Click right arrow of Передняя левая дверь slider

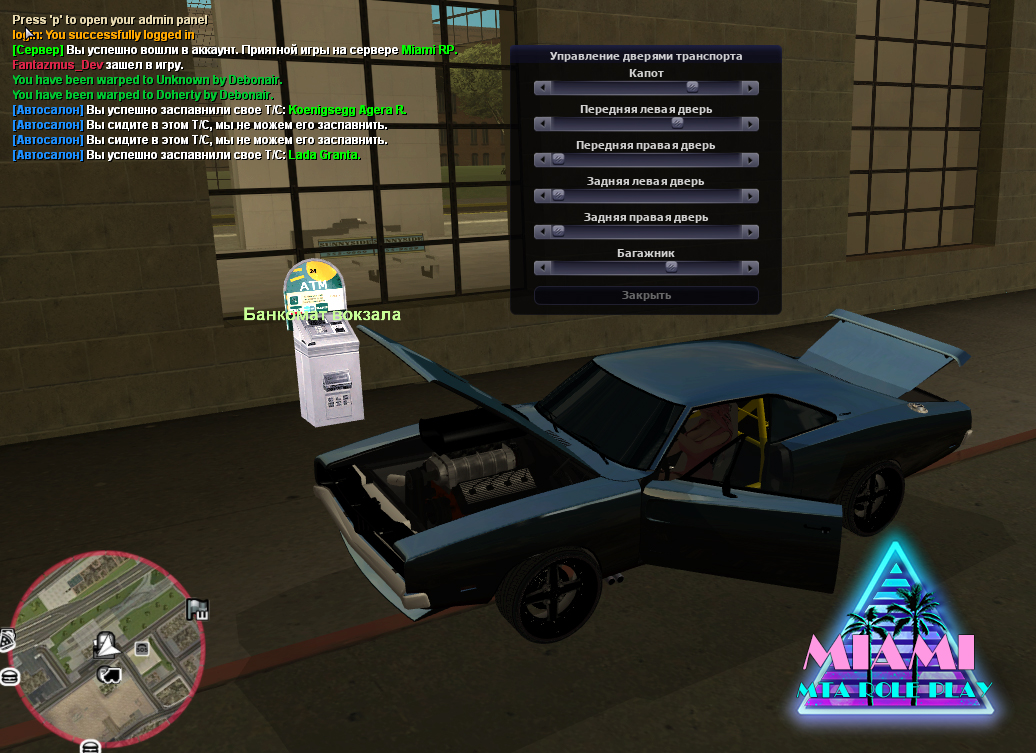750,124
